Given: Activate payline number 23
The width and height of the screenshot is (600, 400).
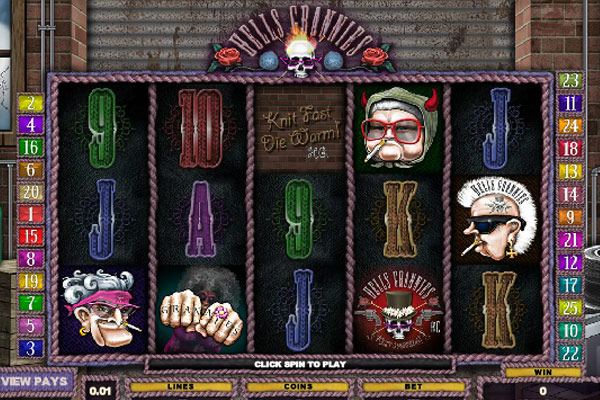Looking at the screenshot, I should pyautogui.click(x=571, y=81).
